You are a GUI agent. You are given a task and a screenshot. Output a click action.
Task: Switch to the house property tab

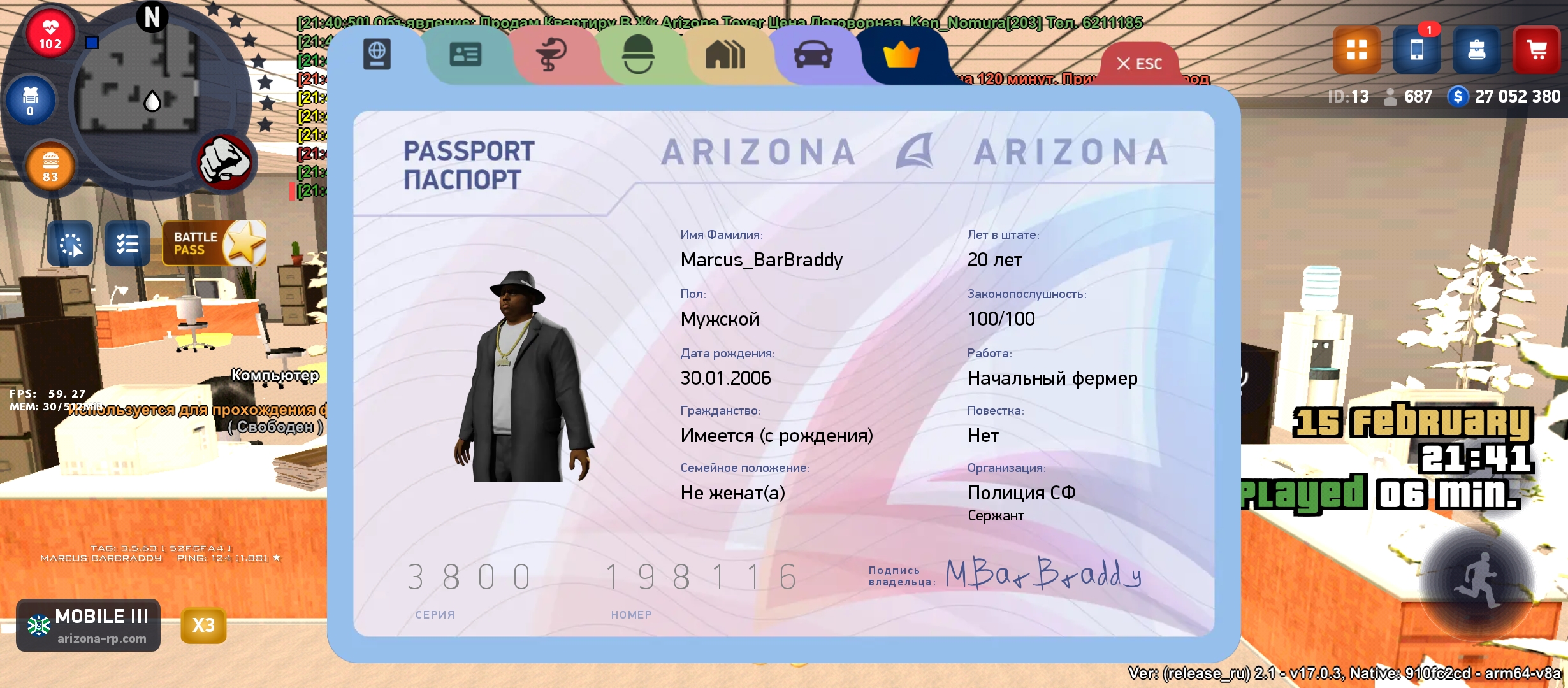725,55
